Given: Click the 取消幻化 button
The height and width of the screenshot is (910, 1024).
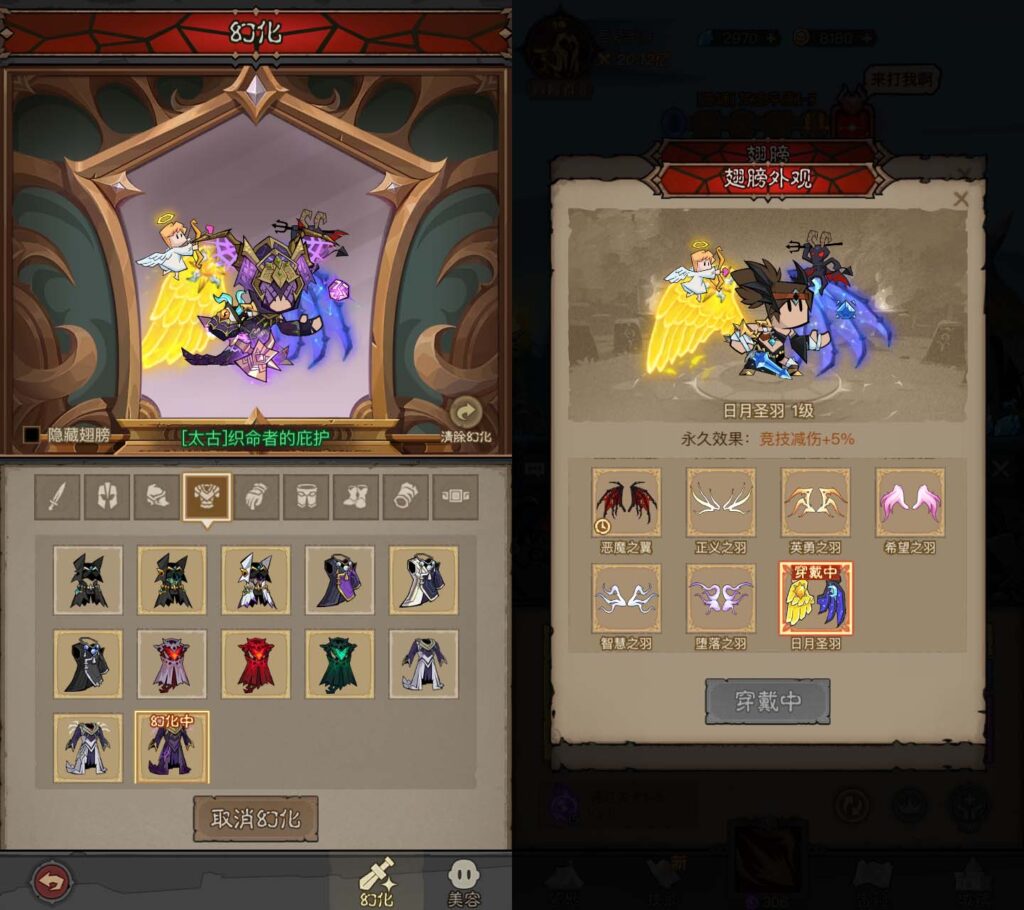Looking at the screenshot, I should click(255, 818).
